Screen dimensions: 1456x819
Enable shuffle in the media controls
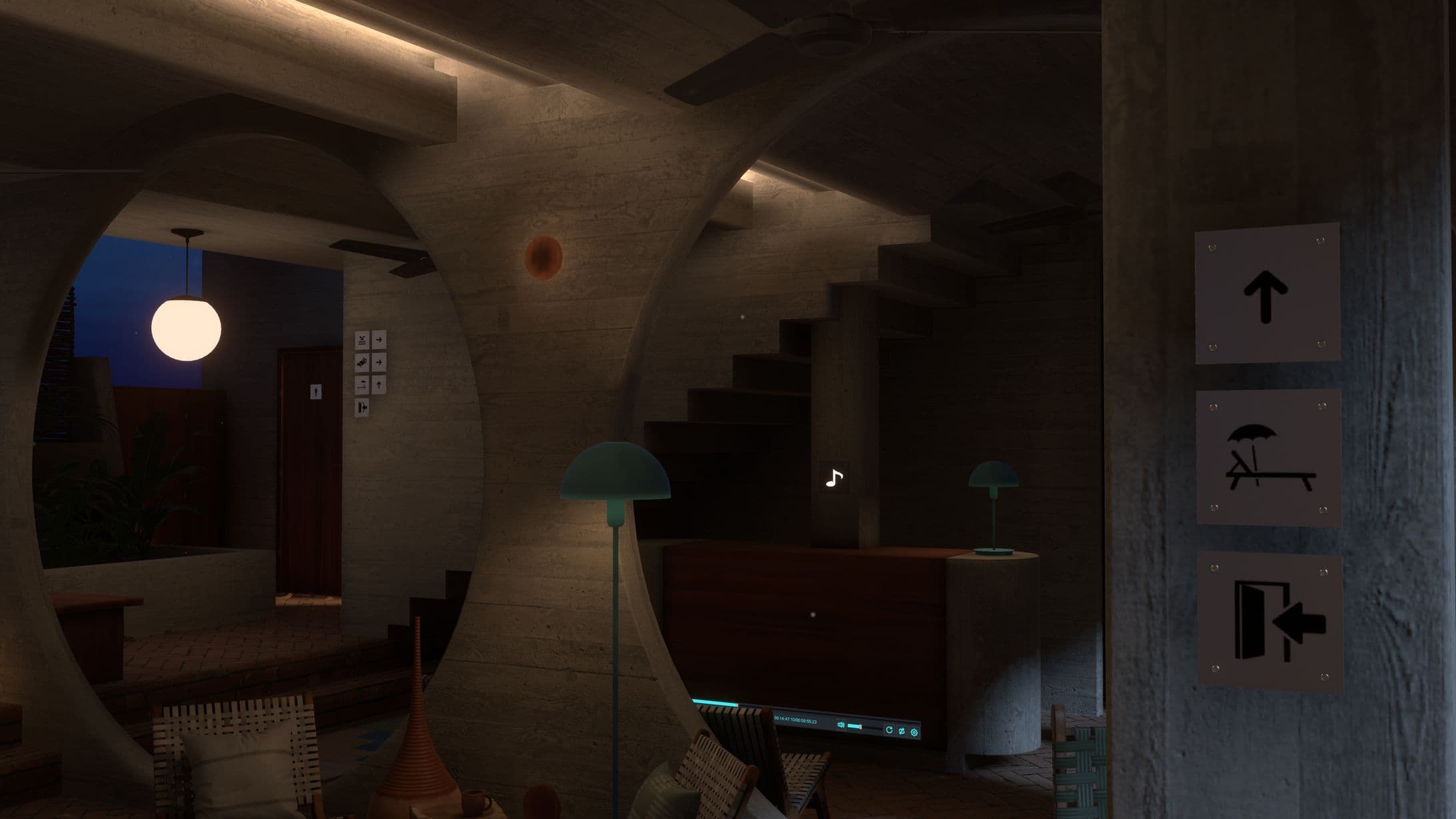click(902, 731)
